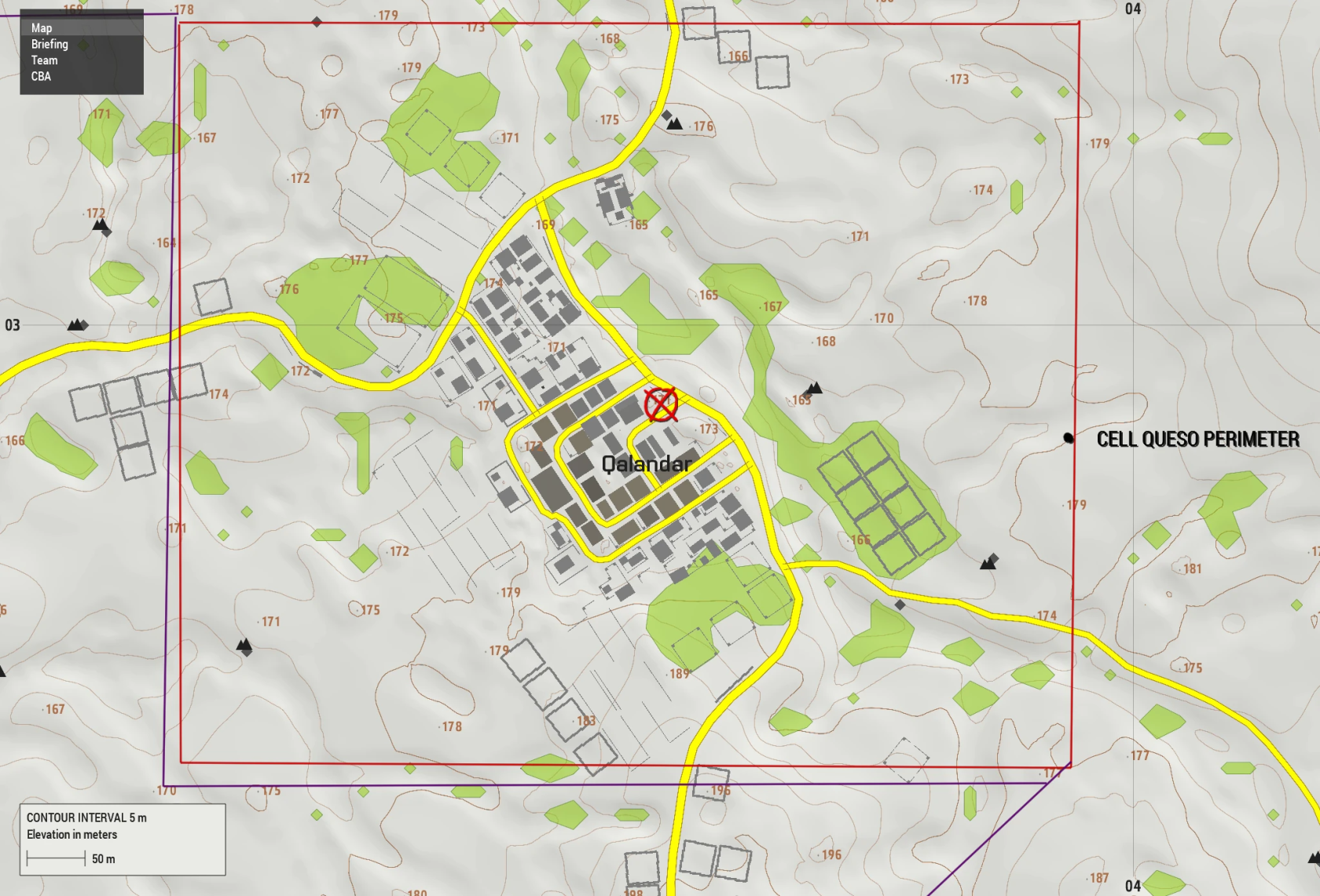Click the rock marker left of grid label 03
The height and width of the screenshot is (896, 1320).
point(76,324)
